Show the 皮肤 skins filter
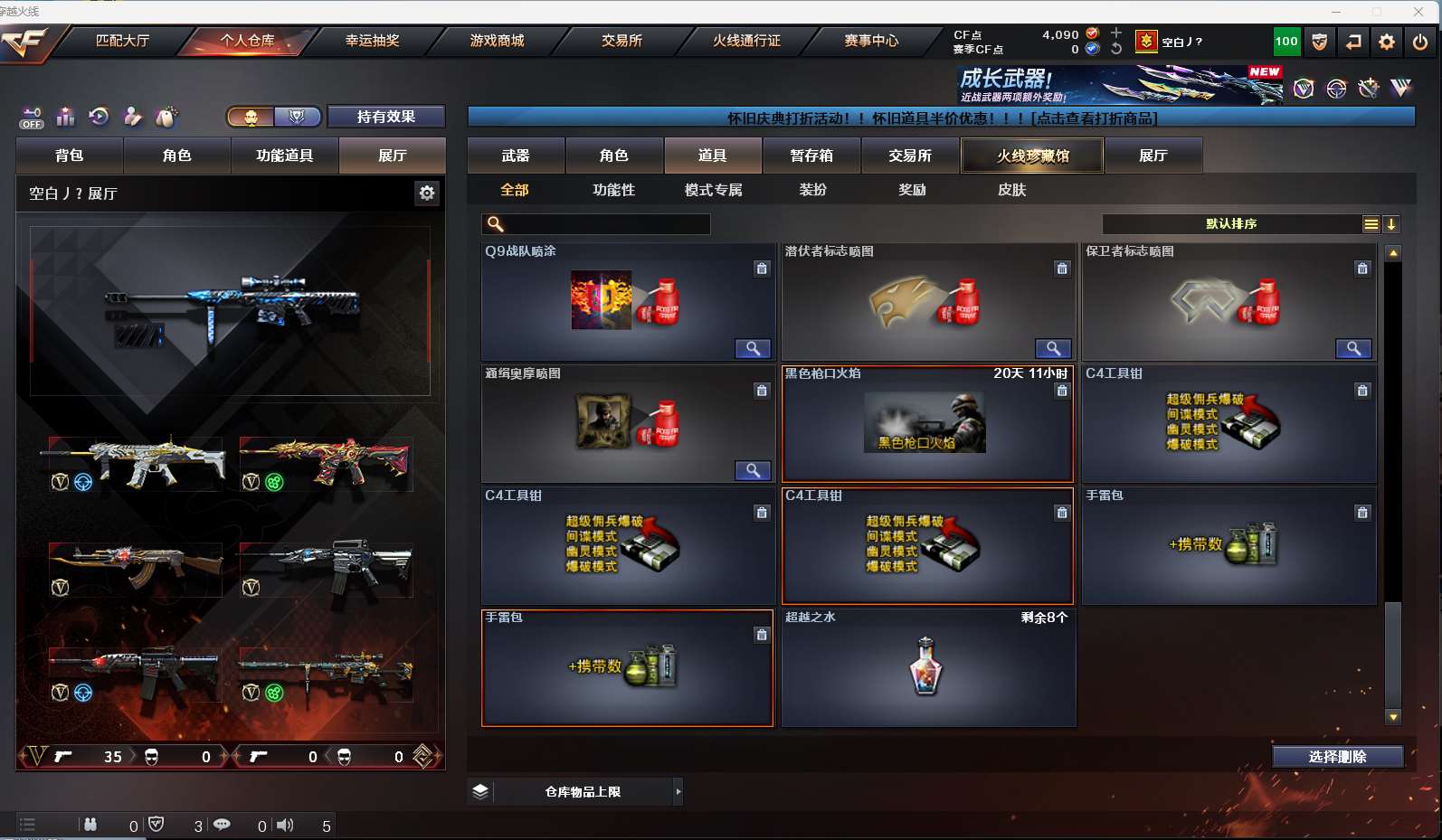The width and height of the screenshot is (1442, 840). (1011, 190)
